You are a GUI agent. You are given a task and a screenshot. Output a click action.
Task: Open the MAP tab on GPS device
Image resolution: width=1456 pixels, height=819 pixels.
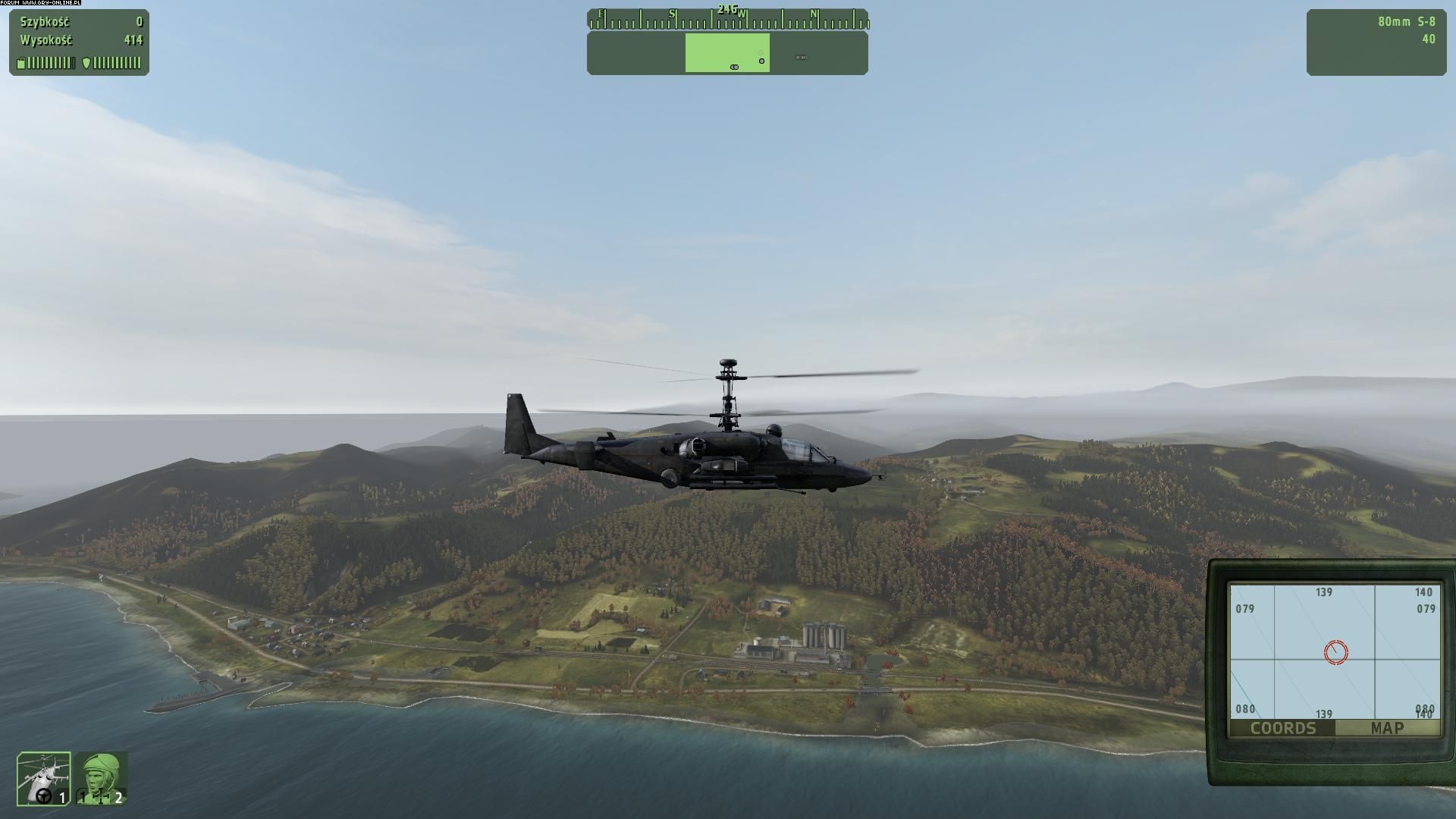[1387, 728]
